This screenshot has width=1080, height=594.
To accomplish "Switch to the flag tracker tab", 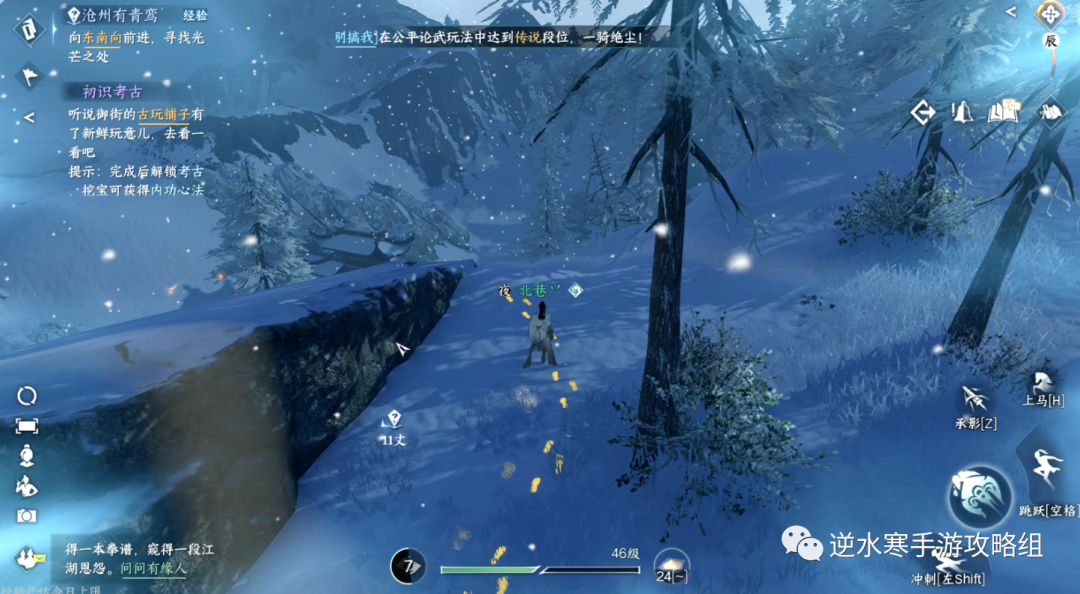I will pos(29,73).
